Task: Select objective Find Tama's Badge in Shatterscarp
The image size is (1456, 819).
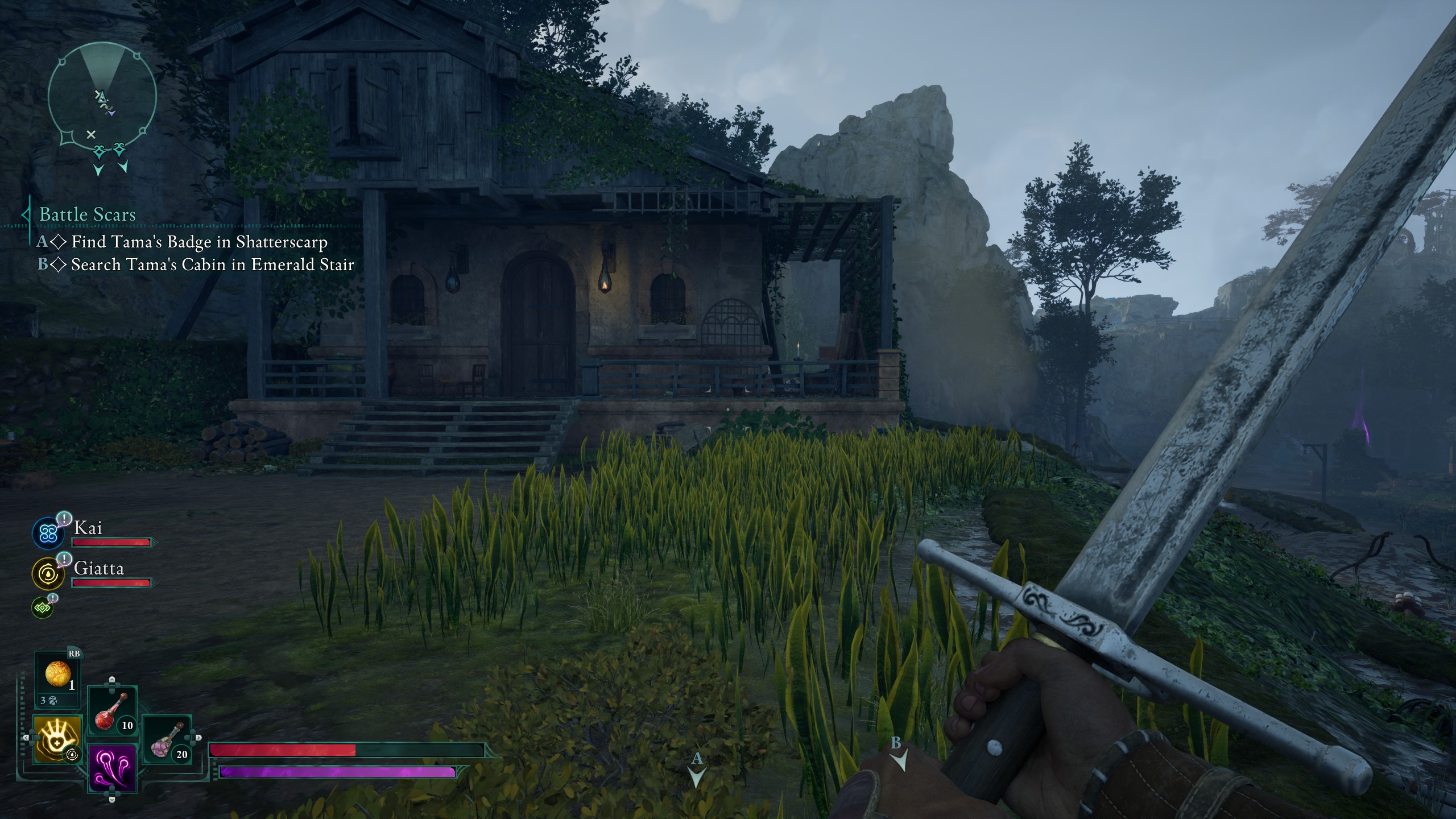Action: pyautogui.click(x=199, y=242)
